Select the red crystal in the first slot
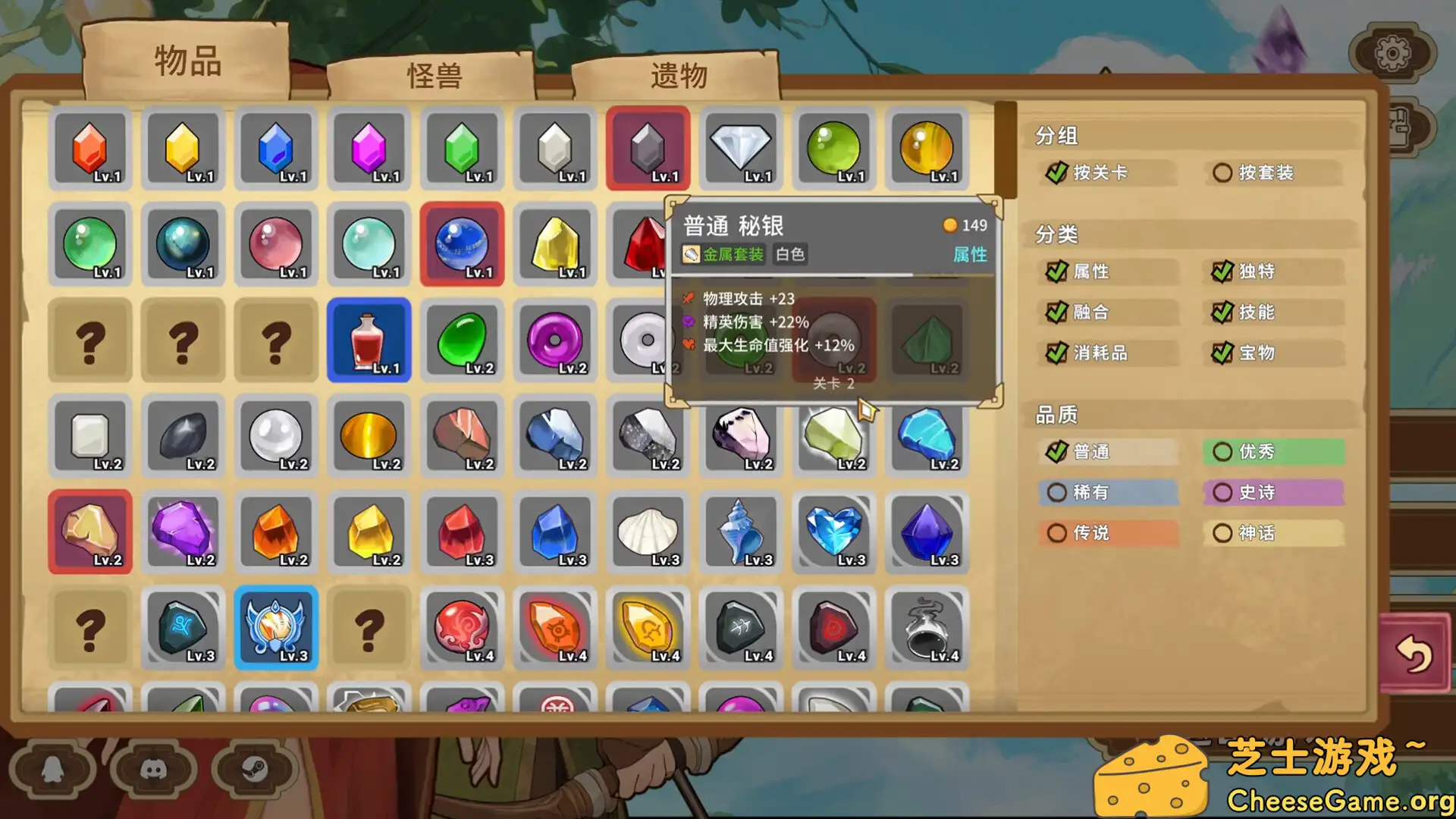 coord(90,149)
